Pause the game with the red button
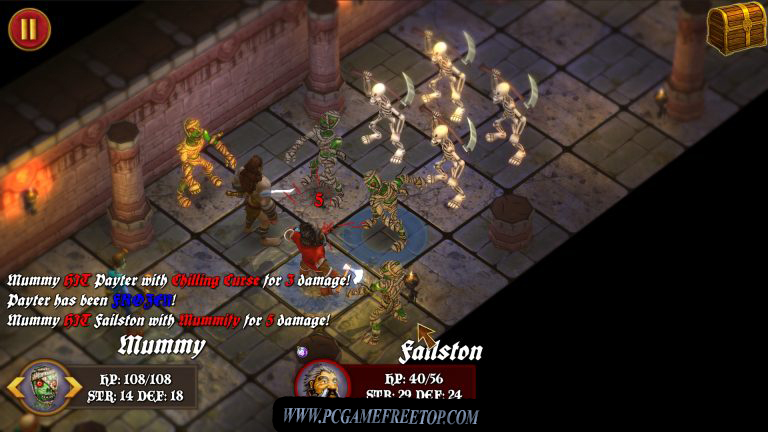768x432 pixels. [x=28, y=28]
